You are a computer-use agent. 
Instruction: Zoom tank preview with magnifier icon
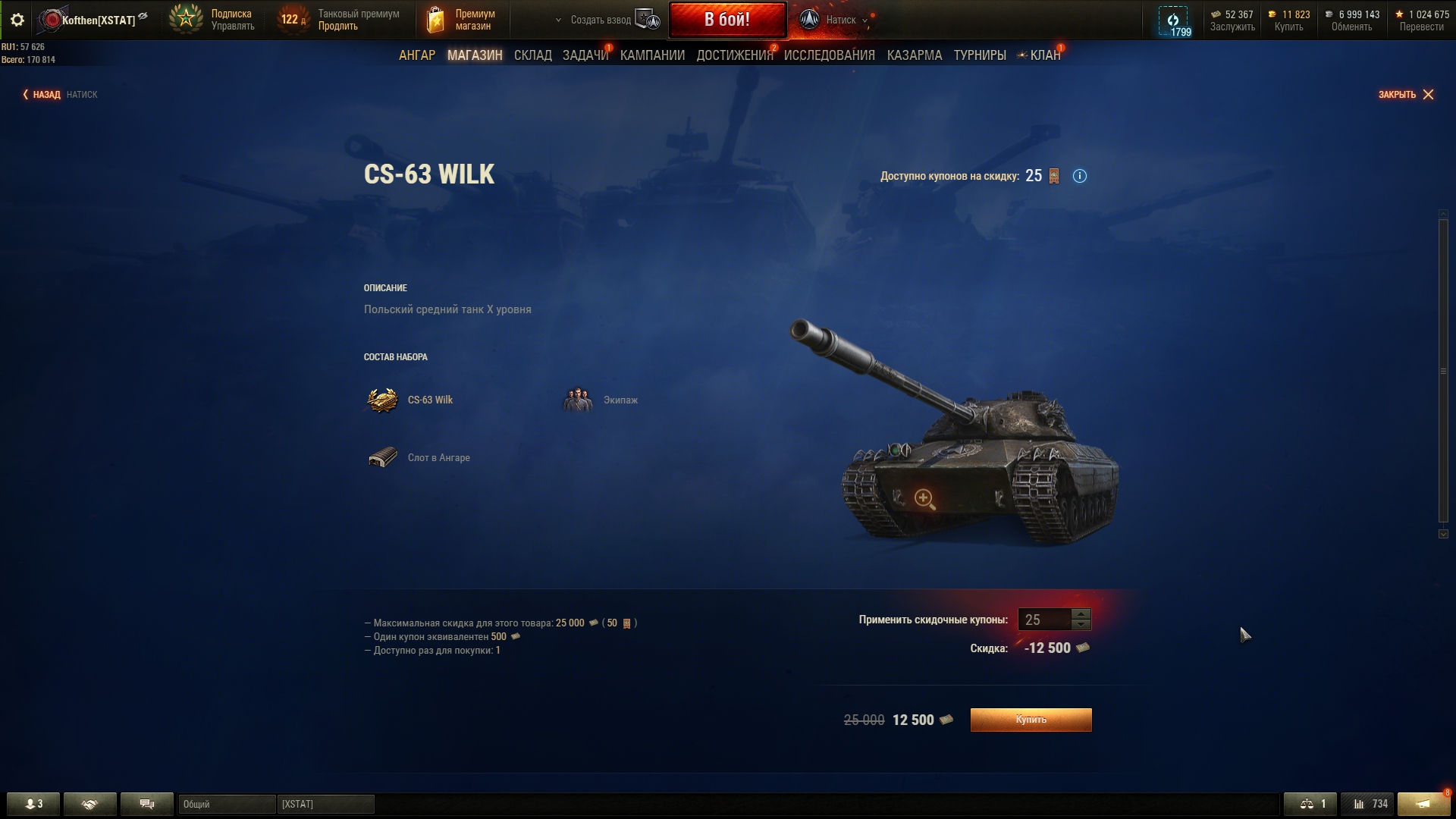[x=924, y=498]
